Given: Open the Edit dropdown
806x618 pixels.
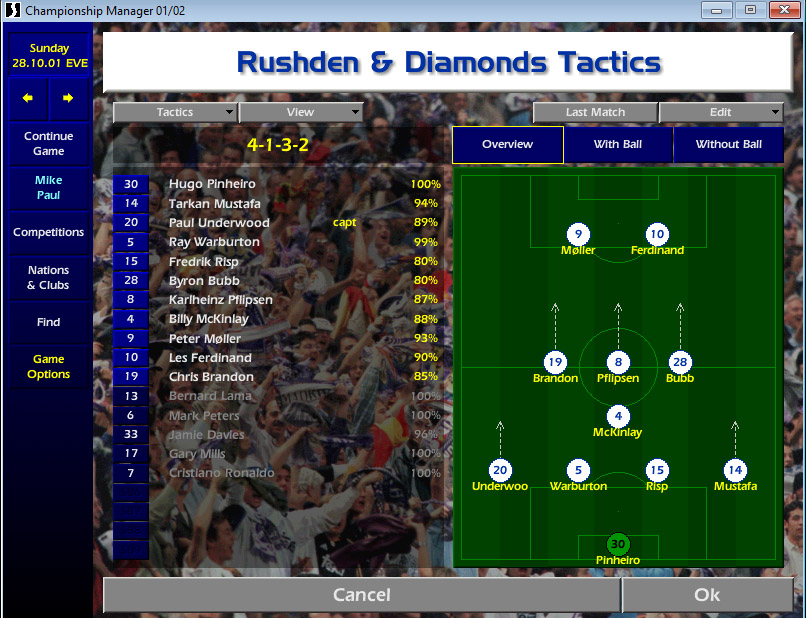Looking at the screenshot, I should tap(721, 112).
